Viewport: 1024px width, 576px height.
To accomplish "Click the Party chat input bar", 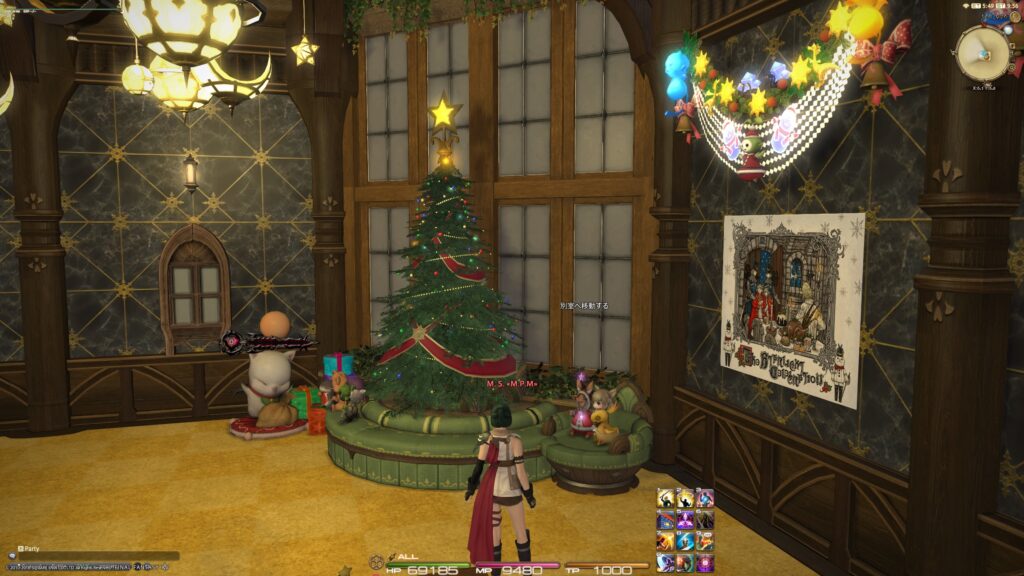I will (x=100, y=555).
